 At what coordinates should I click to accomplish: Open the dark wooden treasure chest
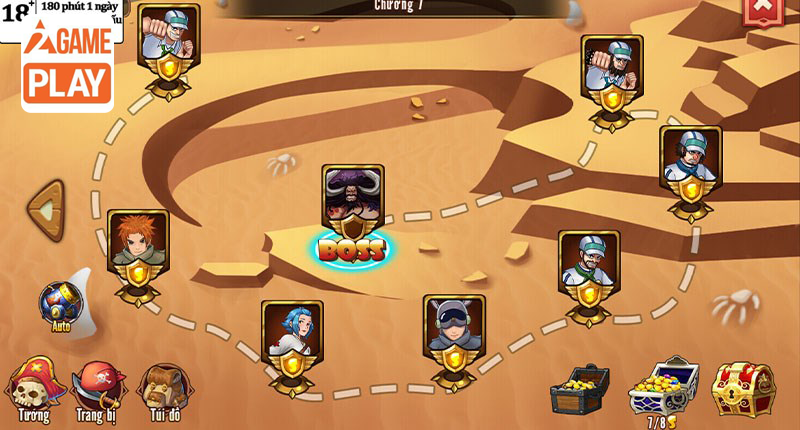(580, 389)
